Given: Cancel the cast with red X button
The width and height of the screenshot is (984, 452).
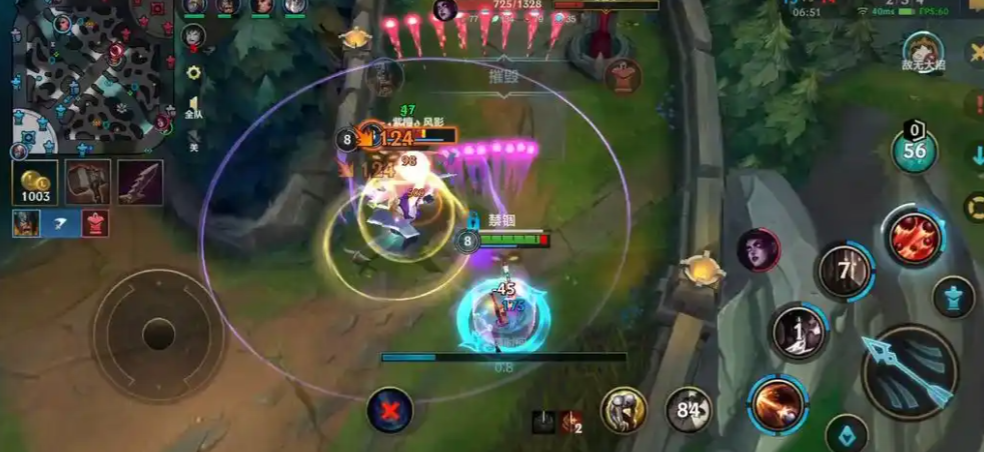Looking at the screenshot, I should [390, 410].
